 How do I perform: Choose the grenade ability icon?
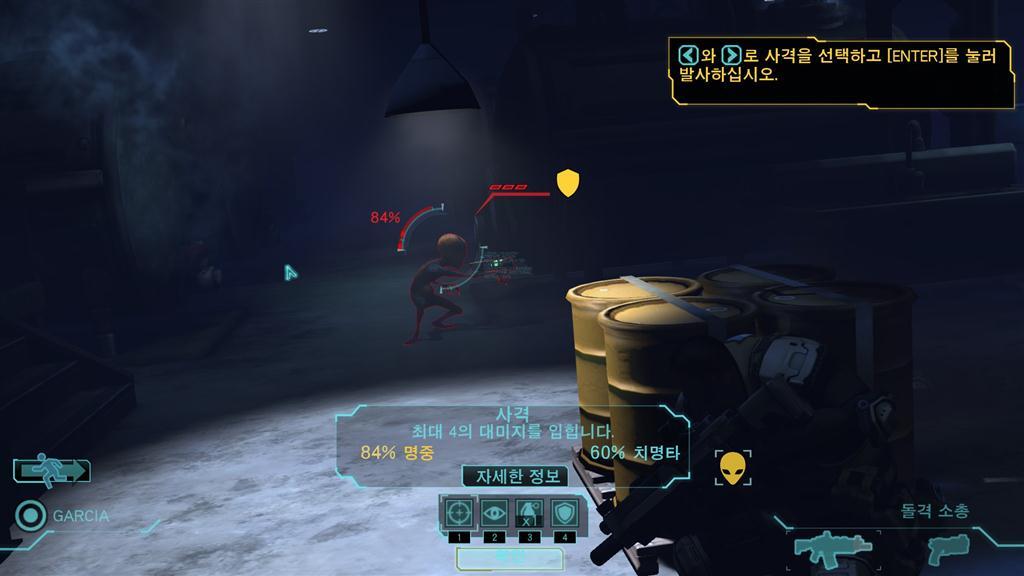(530, 513)
